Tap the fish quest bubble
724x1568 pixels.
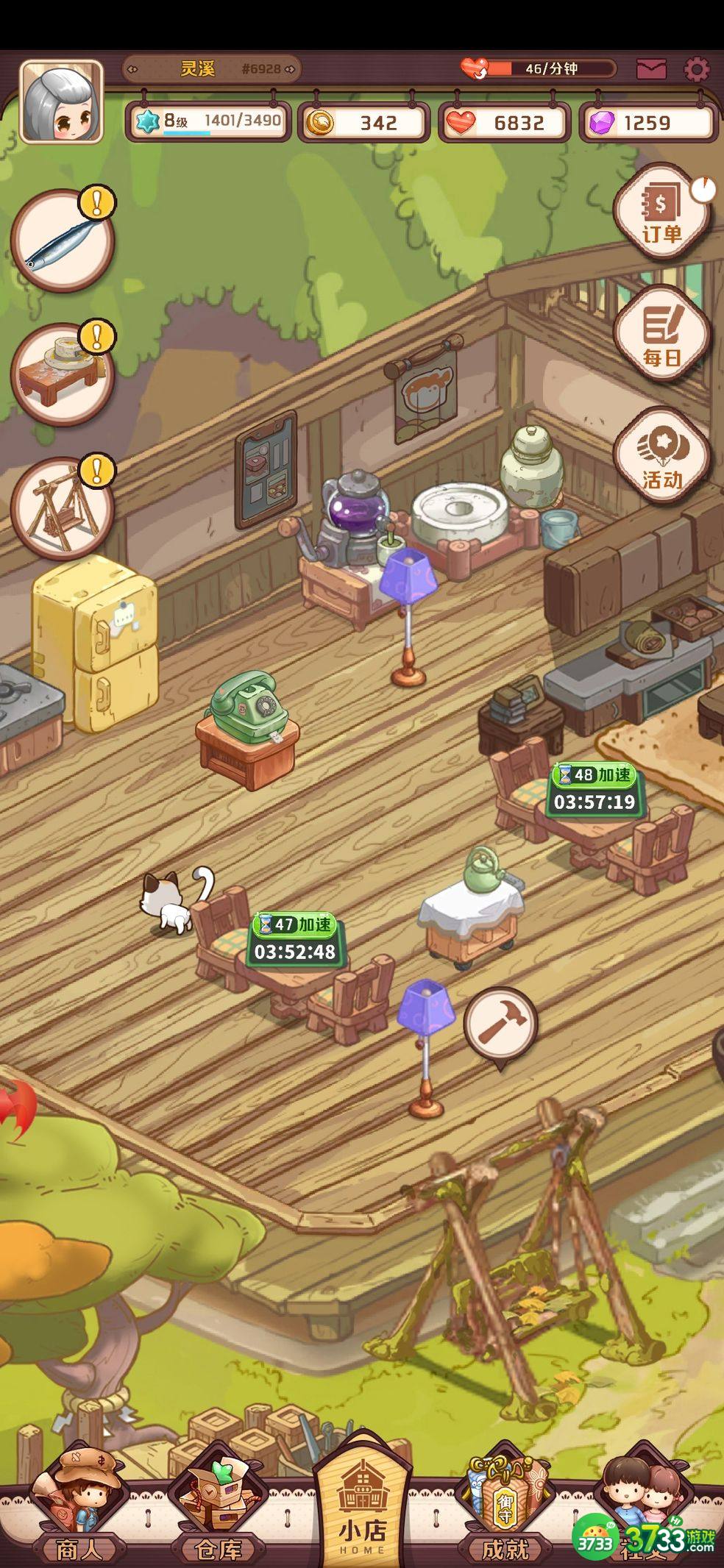tap(63, 240)
